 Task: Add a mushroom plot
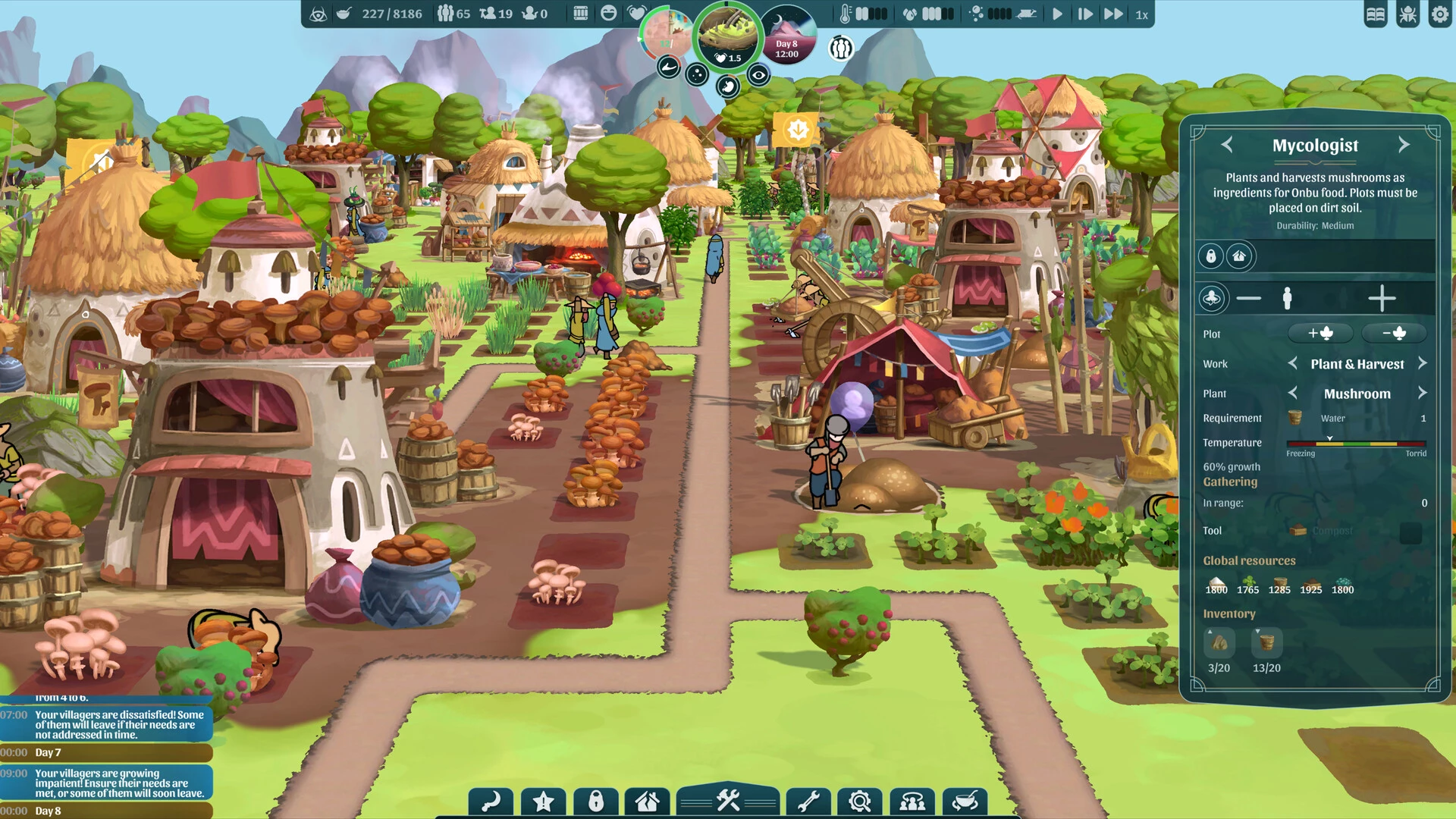point(1320,333)
